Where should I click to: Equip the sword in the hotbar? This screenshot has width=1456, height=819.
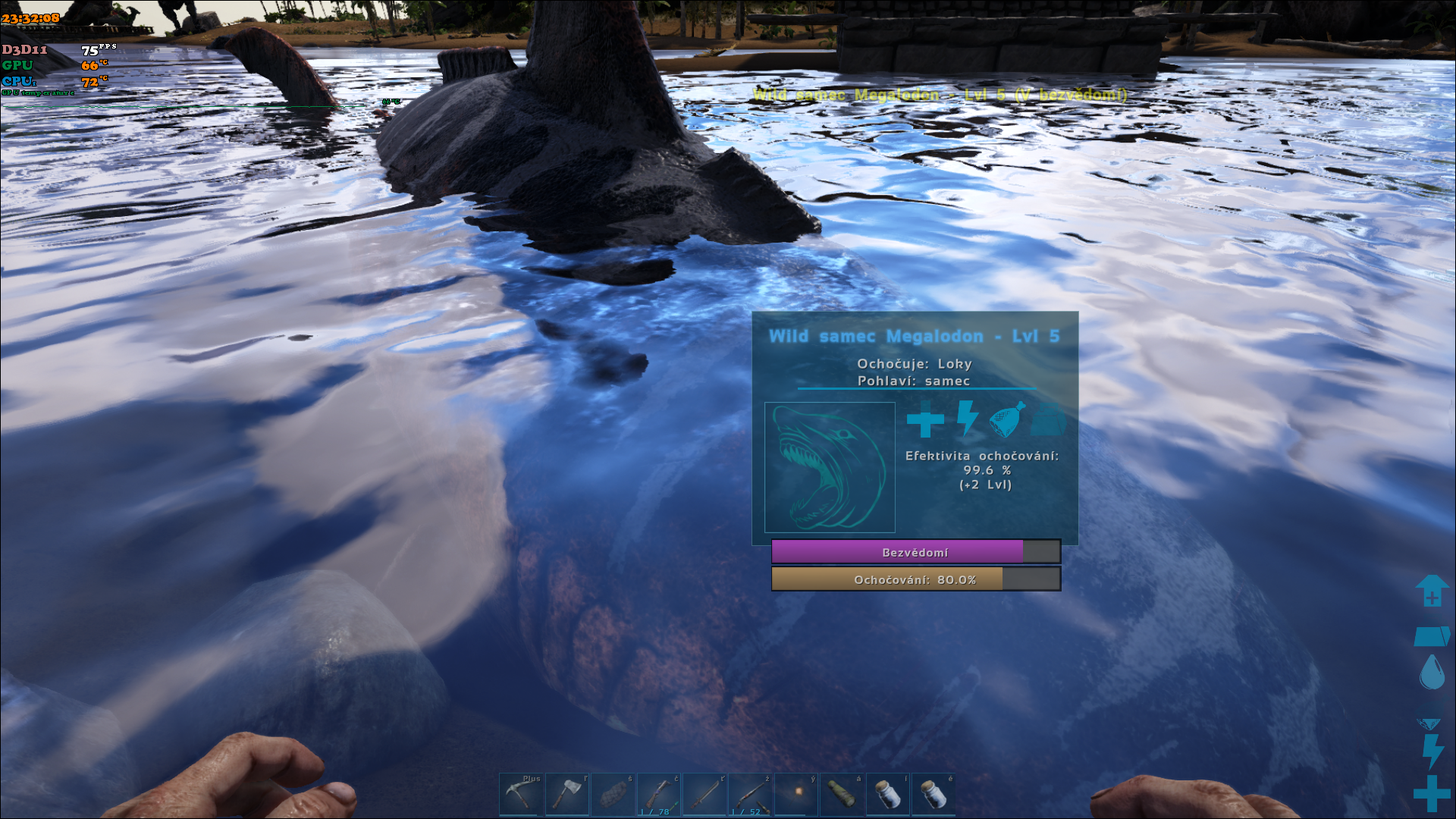coord(705,794)
